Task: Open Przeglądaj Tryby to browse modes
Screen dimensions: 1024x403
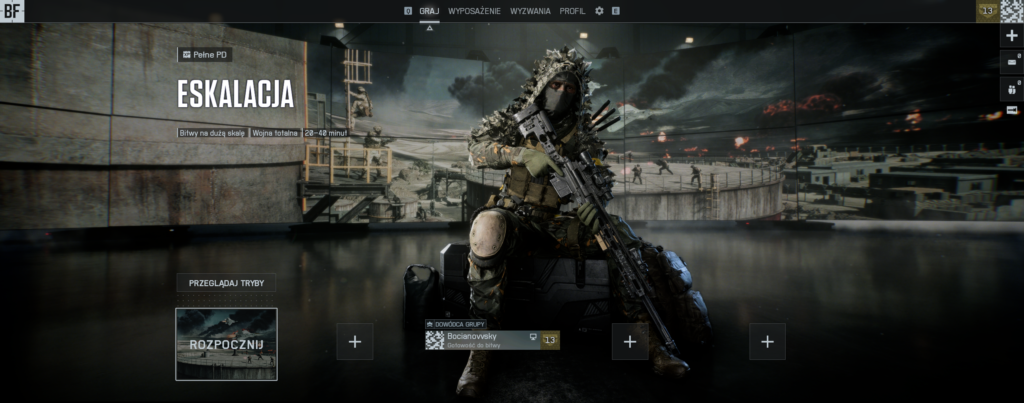Action: click(226, 283)
